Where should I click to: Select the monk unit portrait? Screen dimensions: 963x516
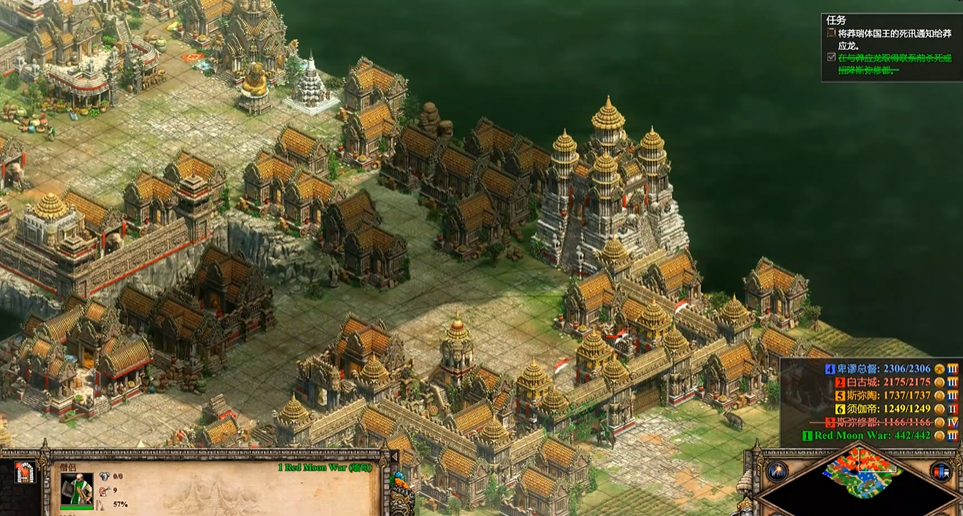(x=76, y=491)
